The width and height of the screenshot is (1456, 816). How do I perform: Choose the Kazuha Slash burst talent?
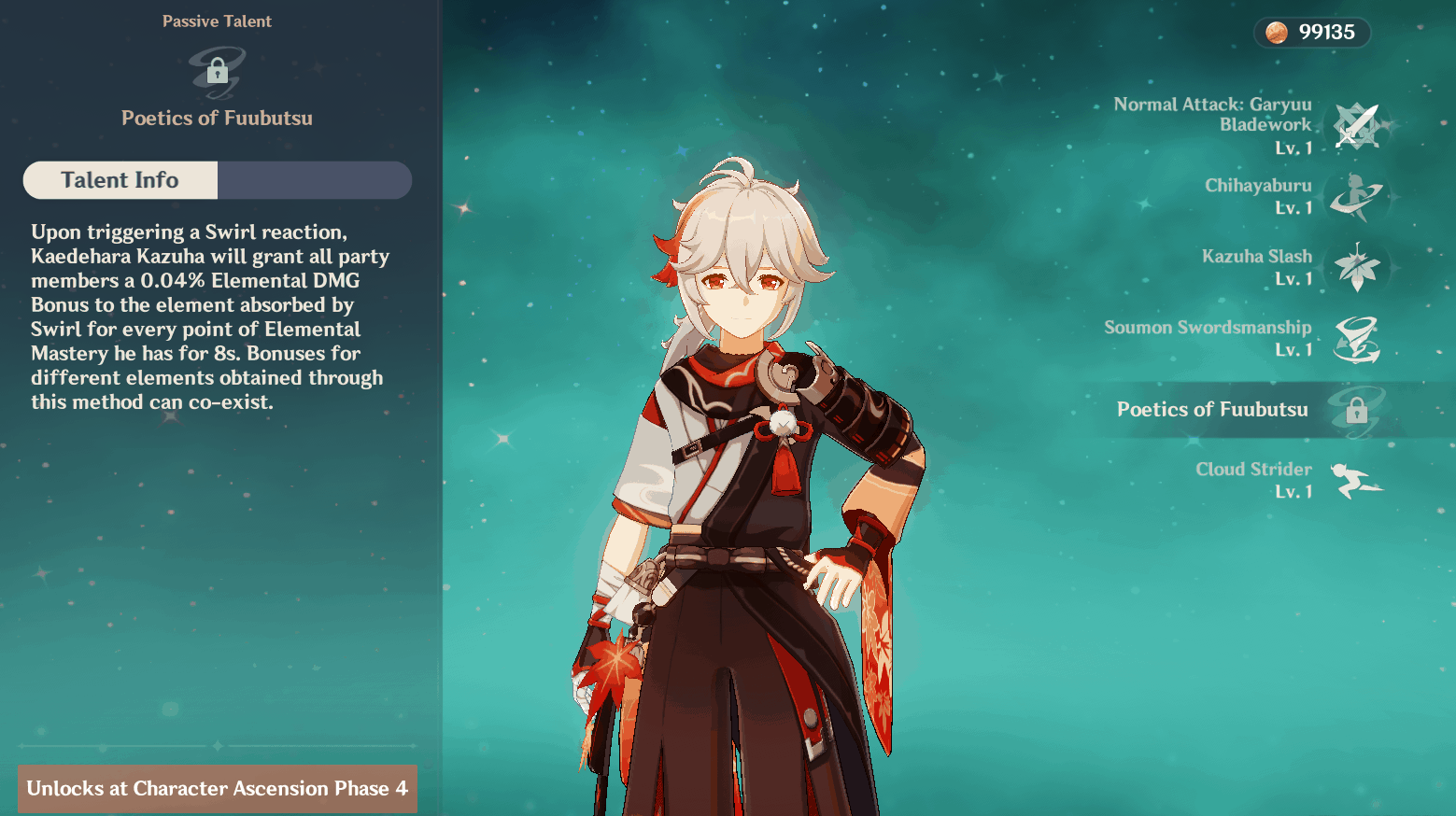click(x=1356, y=268)
